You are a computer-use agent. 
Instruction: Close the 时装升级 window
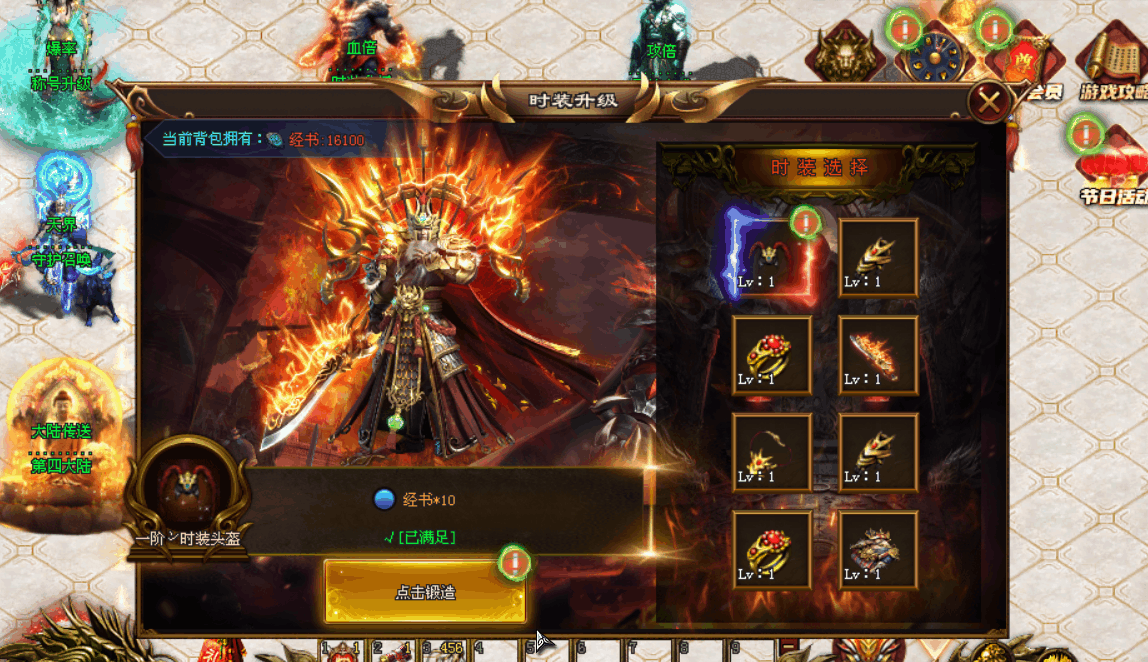pyautogui.click(x=990, y=101)
